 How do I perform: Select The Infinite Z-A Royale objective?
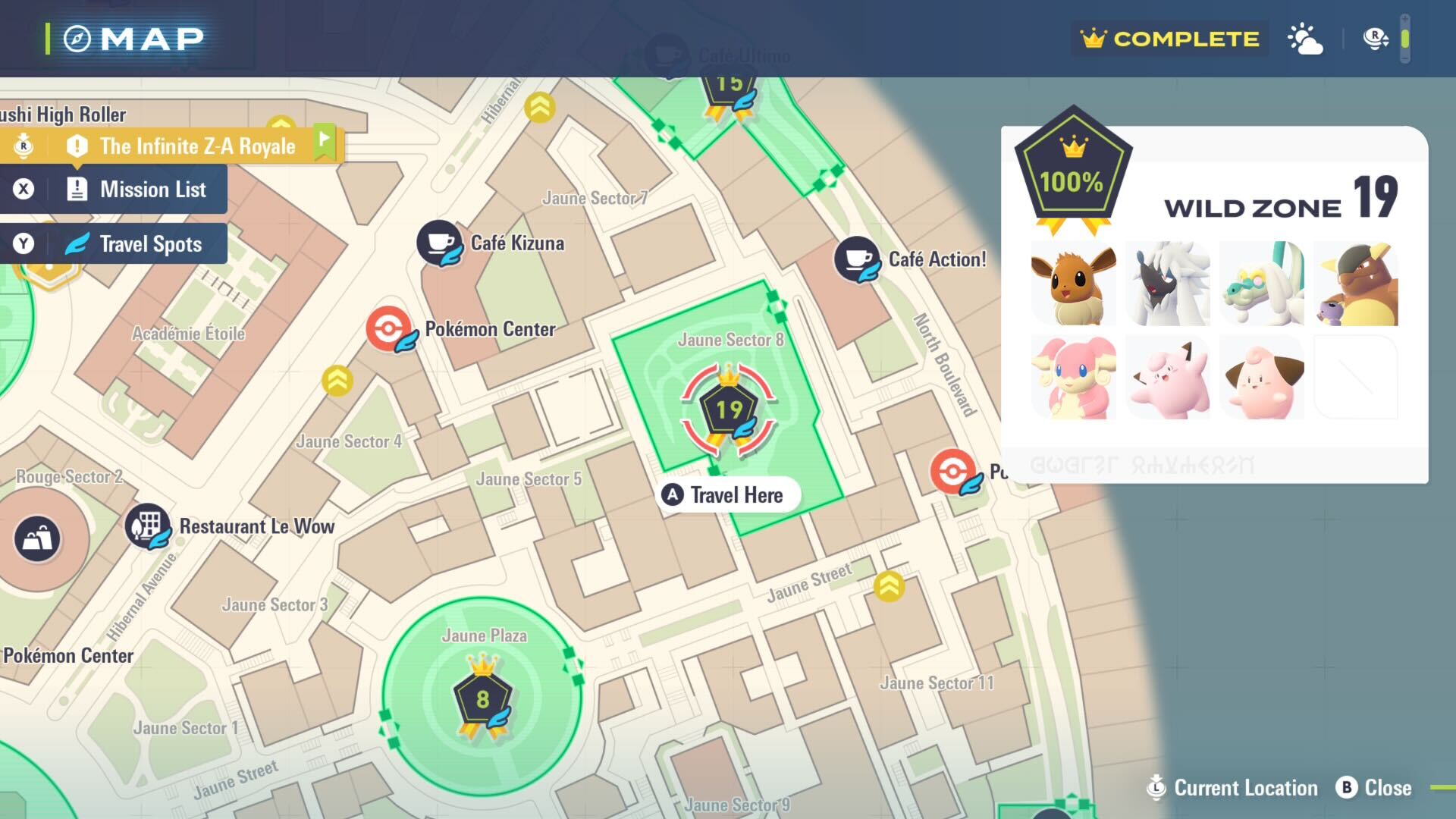[173, 146]
